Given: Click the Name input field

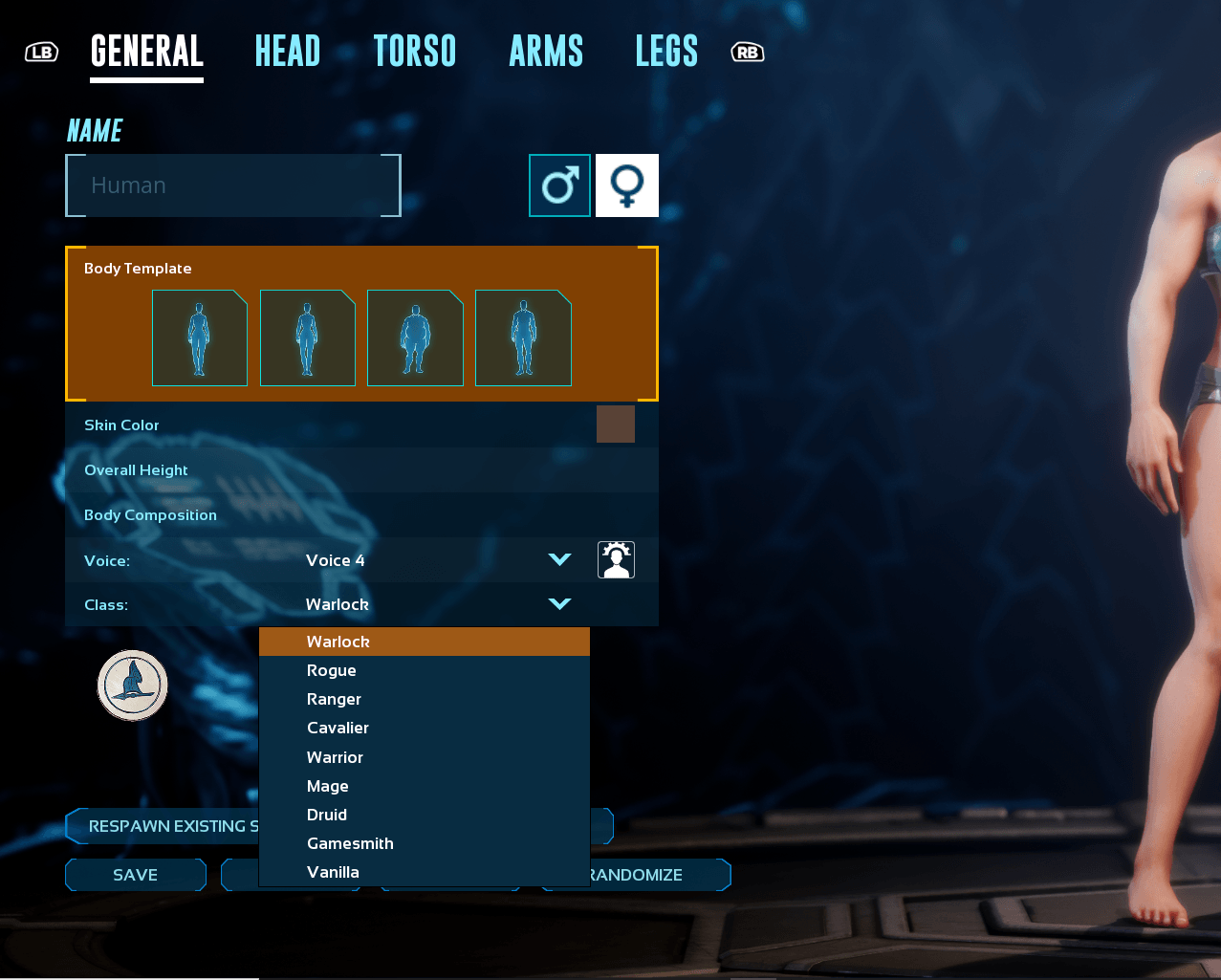Looking at the screenshot, I should 233,185.
